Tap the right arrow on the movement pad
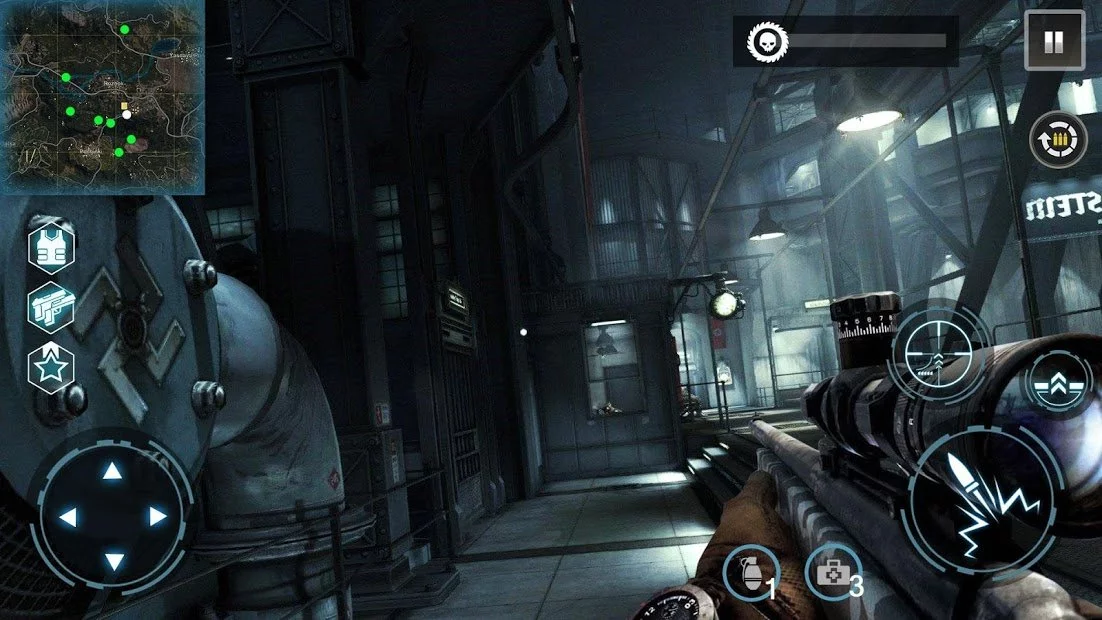1102x620 pixels. 158,517
